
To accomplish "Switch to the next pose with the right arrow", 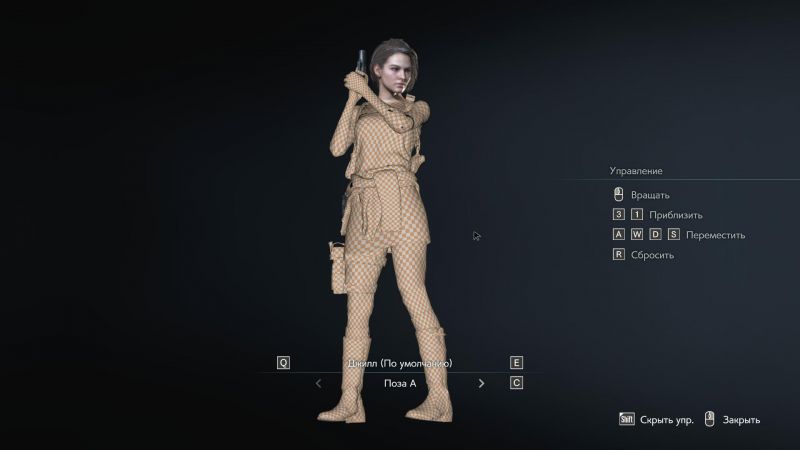I will 481,383.
